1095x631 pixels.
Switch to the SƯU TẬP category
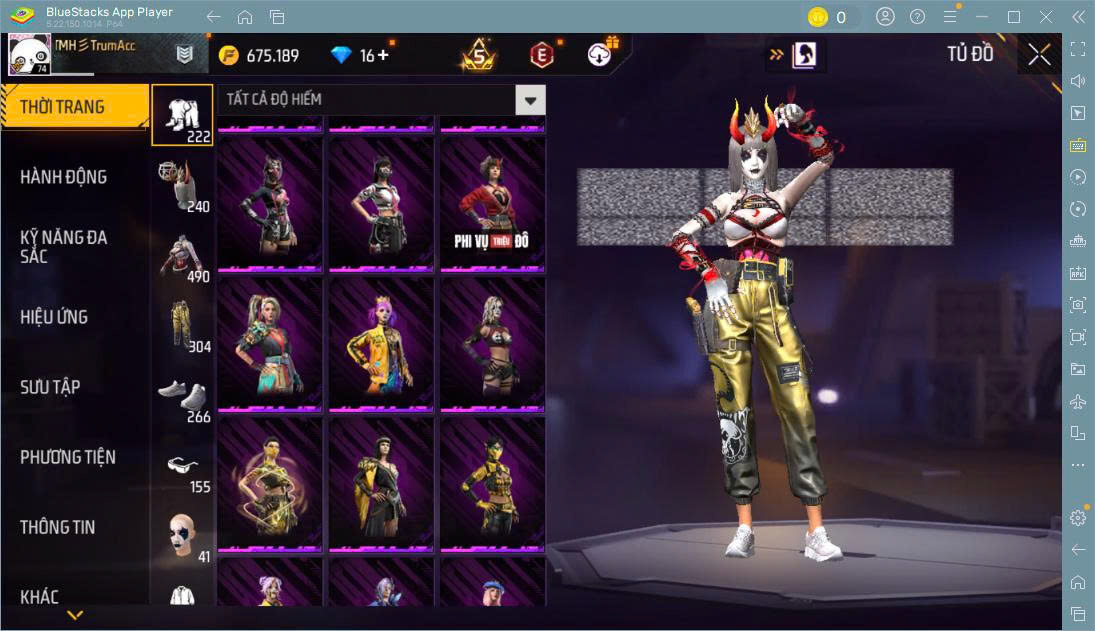[x=50, y=387]
